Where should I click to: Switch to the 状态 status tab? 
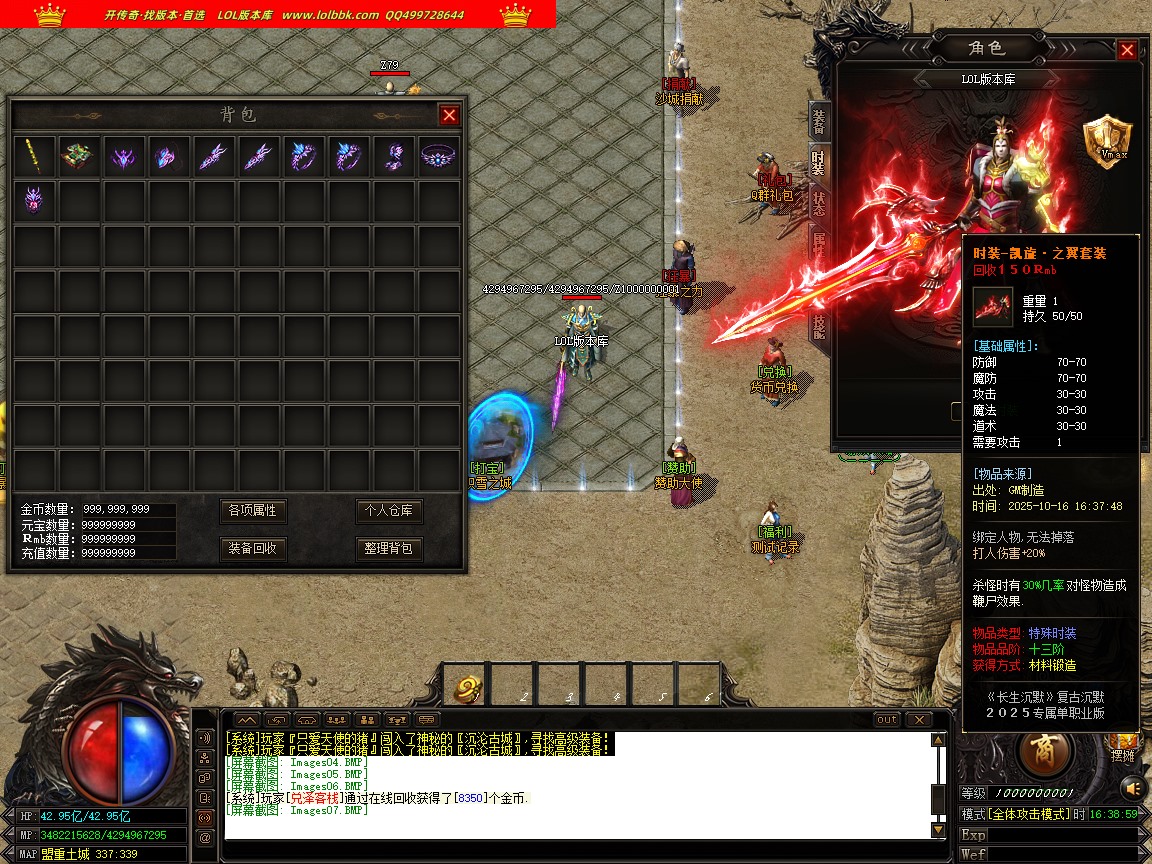819,203
